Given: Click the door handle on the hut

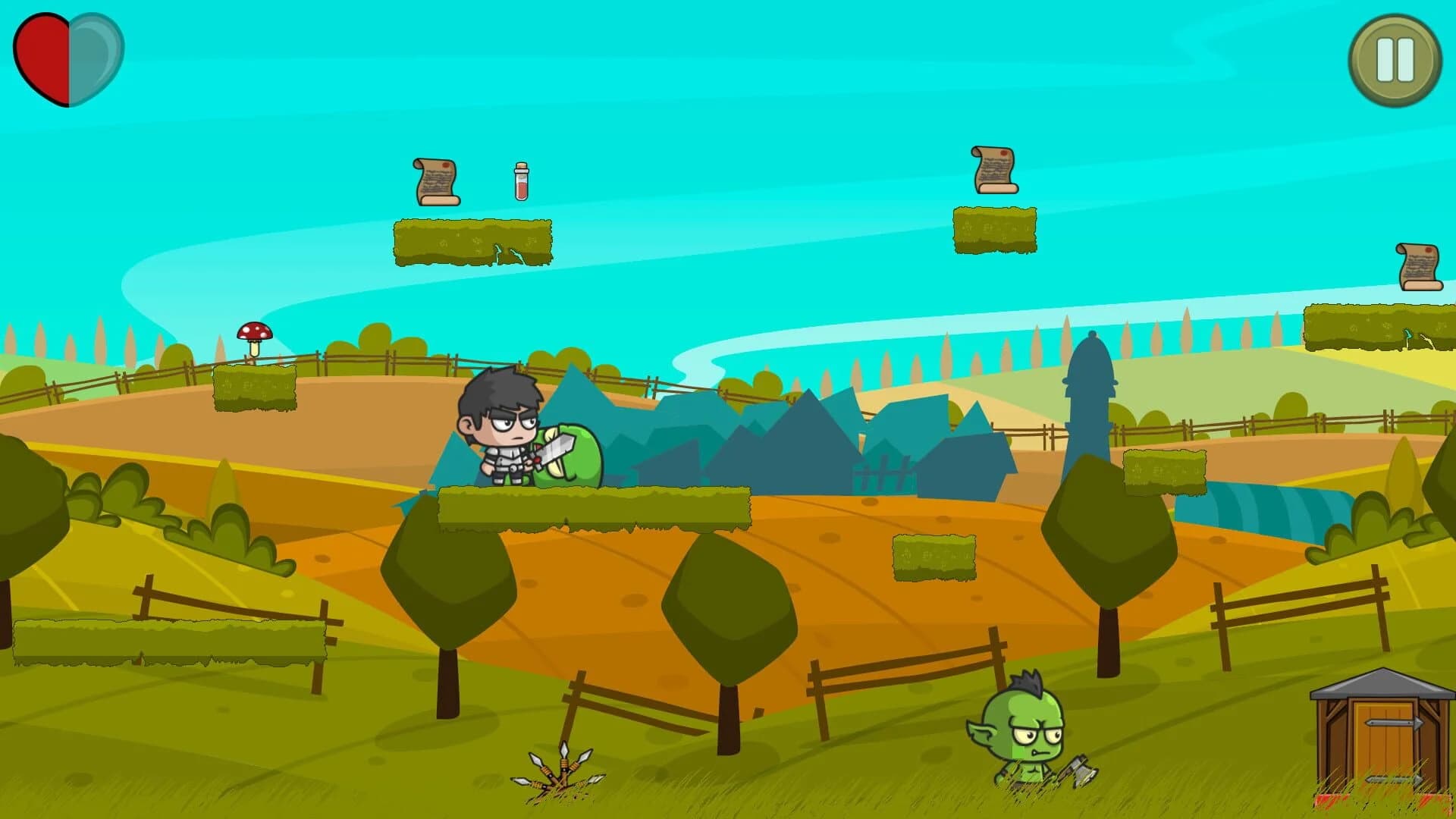Looking at the screenshot, I should (x=1393, y=722).
